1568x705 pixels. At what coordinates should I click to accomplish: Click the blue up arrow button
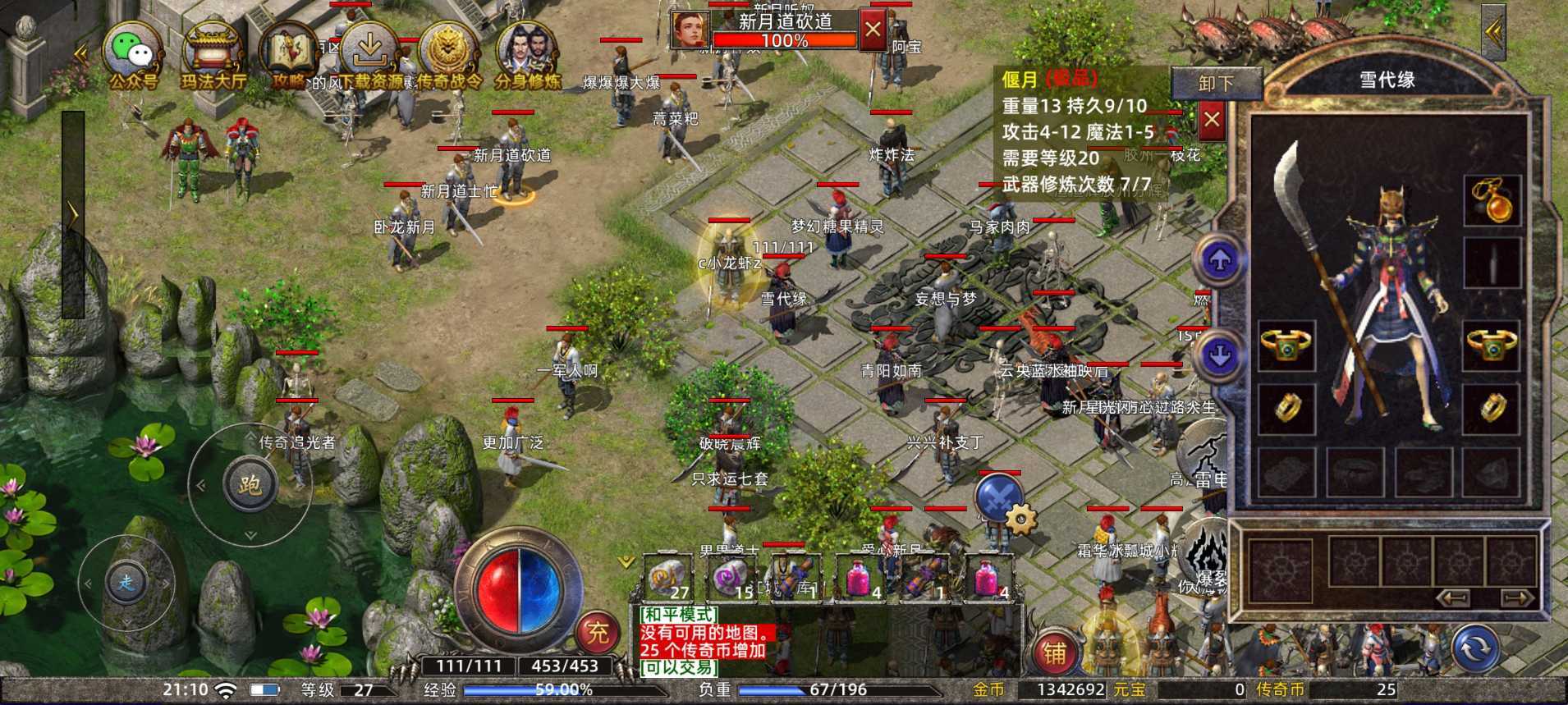(1220, 261)
